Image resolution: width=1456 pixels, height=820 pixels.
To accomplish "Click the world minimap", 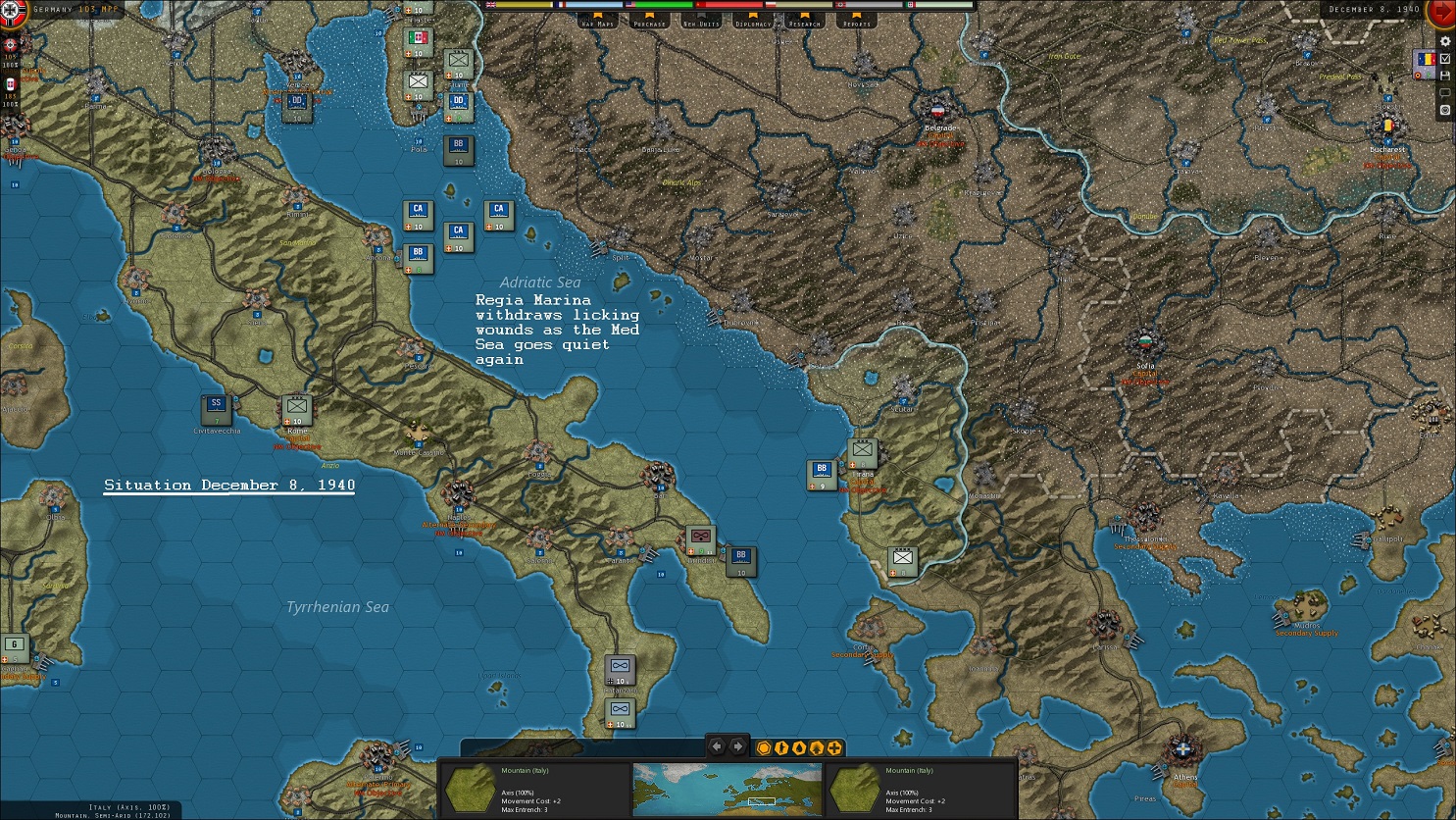I will point(728,789).
